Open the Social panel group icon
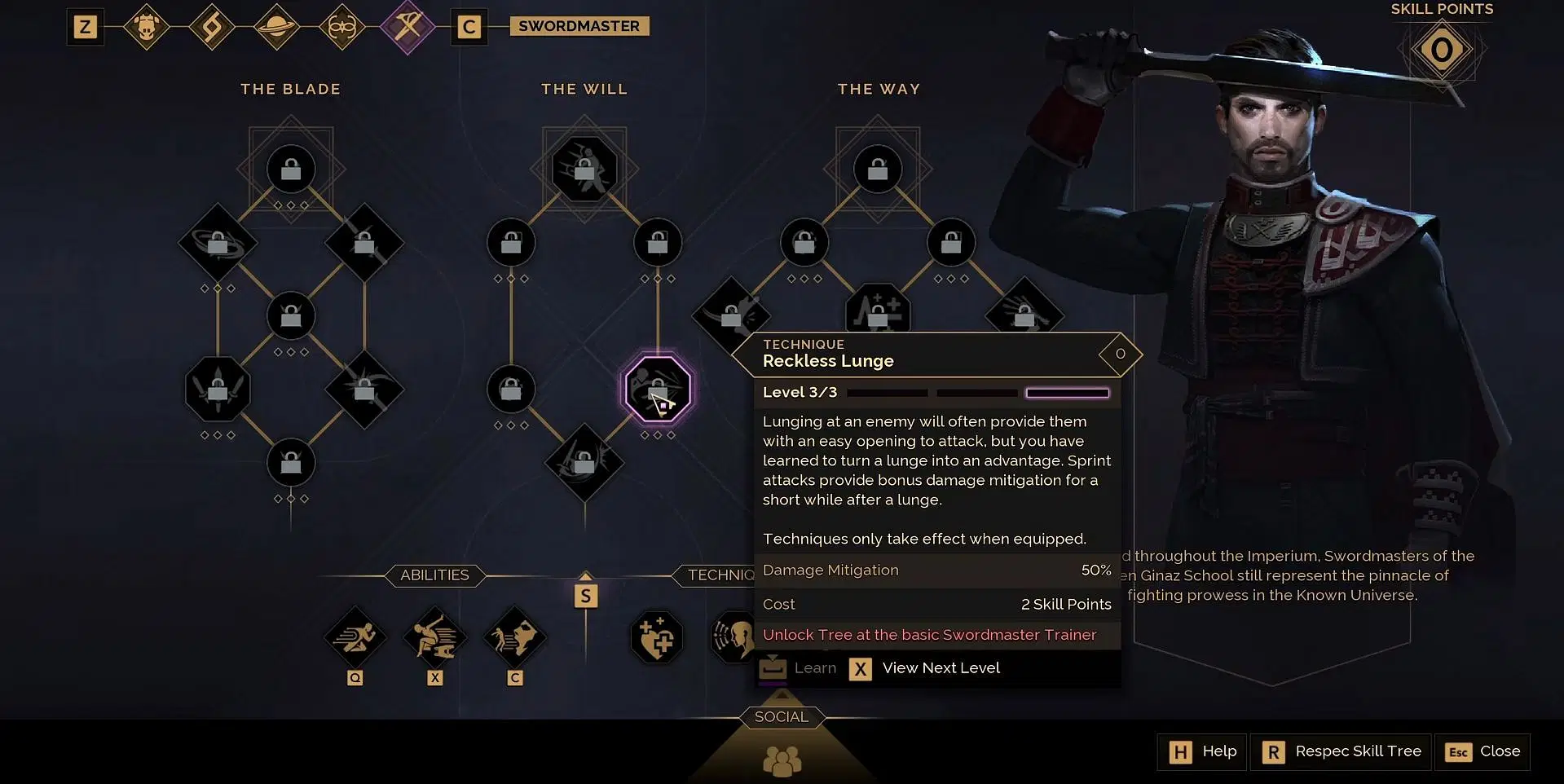The height and width of the screenshot is (784, 1564). [x=782, y=761]
